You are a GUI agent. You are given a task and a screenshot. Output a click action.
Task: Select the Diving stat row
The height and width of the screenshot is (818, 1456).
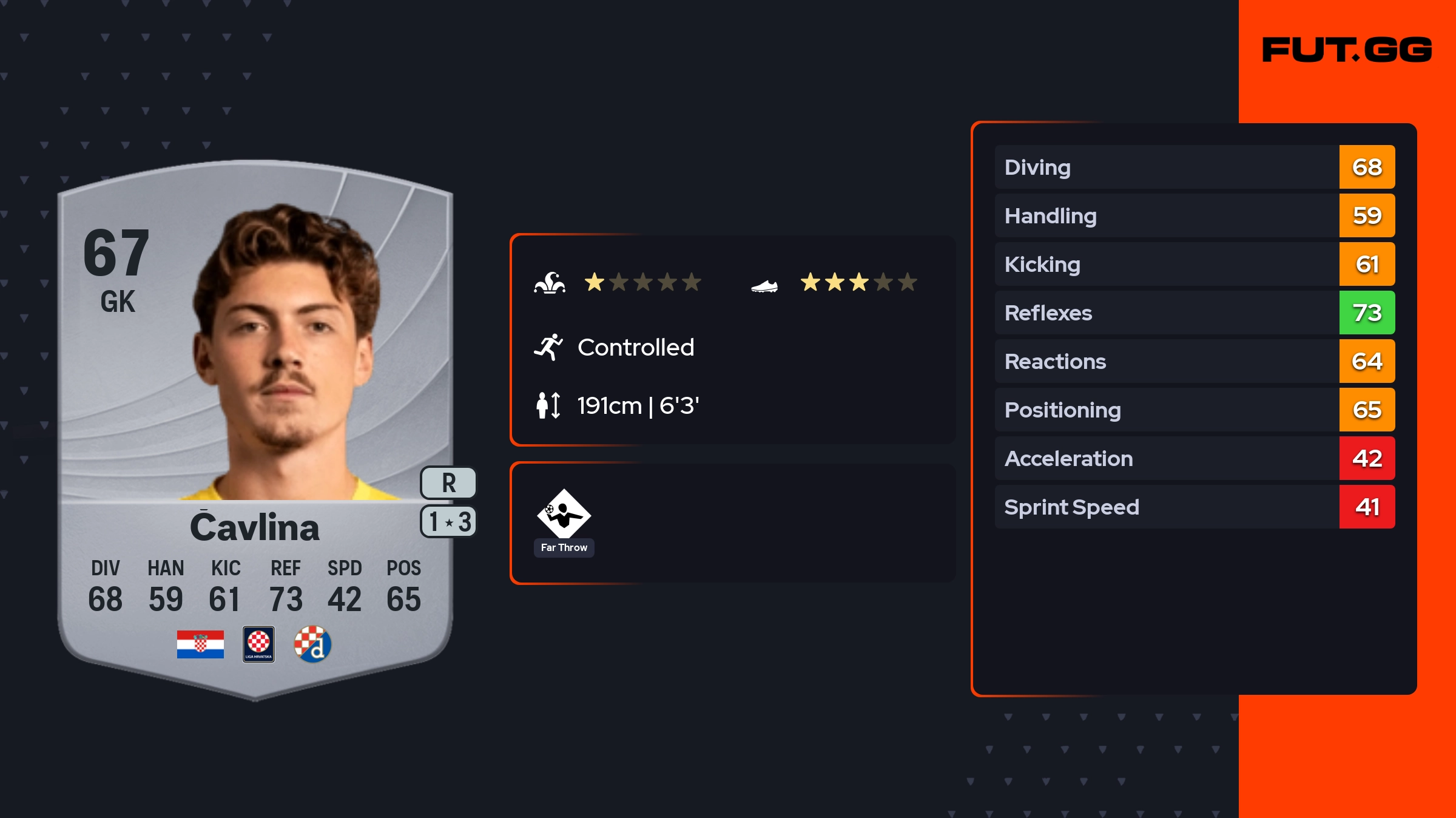click(1194, 167)
